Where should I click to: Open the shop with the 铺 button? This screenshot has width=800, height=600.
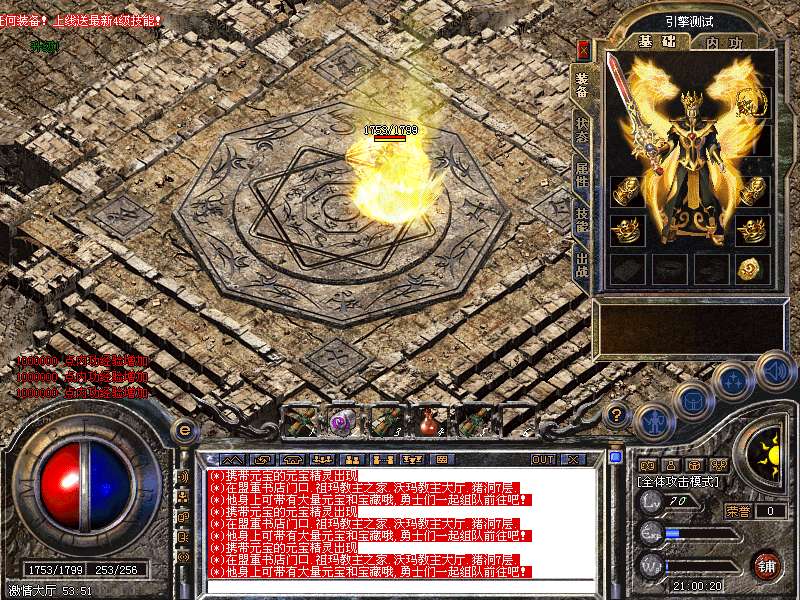[x=766, y=564]
